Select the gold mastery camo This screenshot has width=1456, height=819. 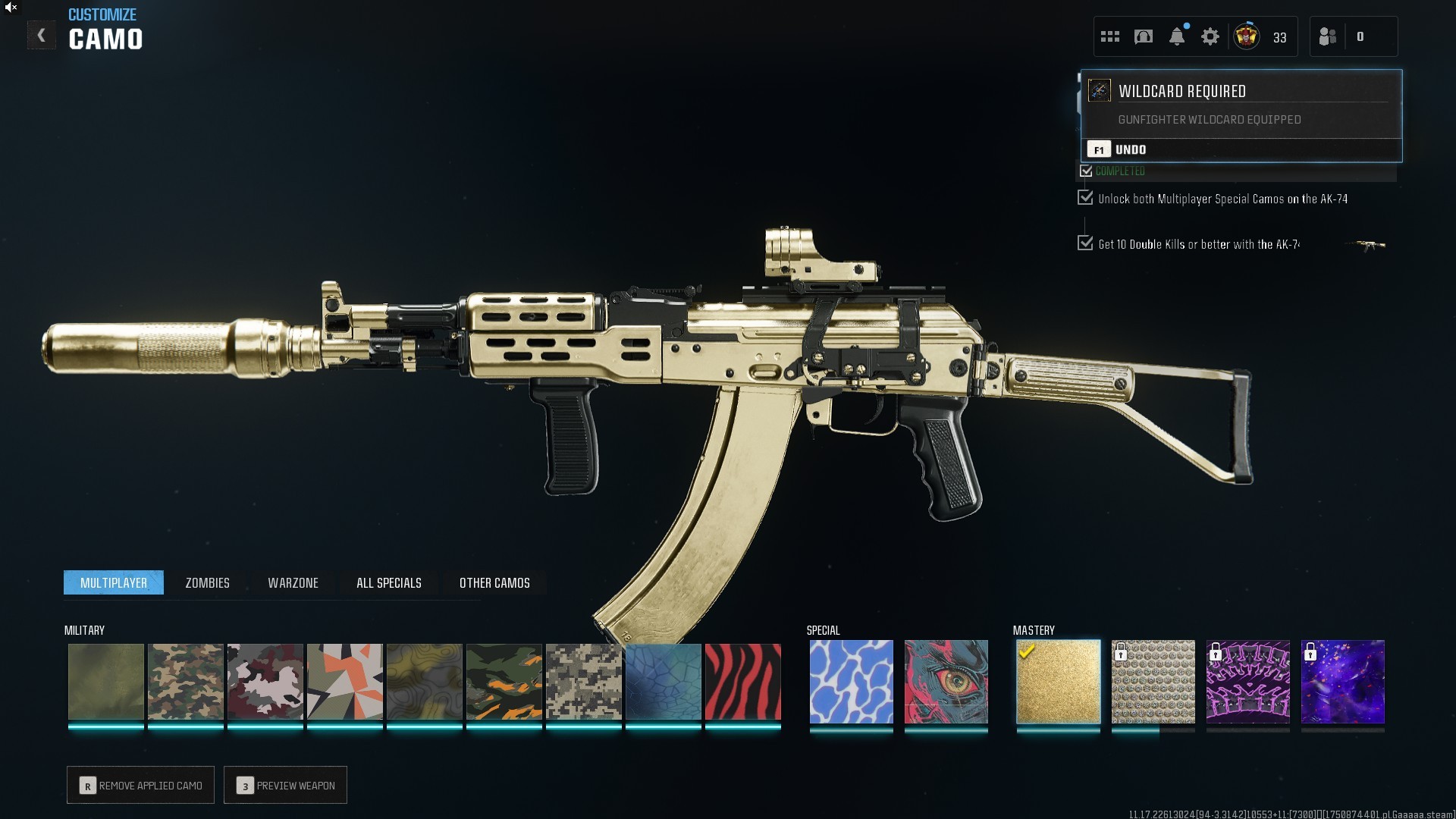[x=1058, y=682]
